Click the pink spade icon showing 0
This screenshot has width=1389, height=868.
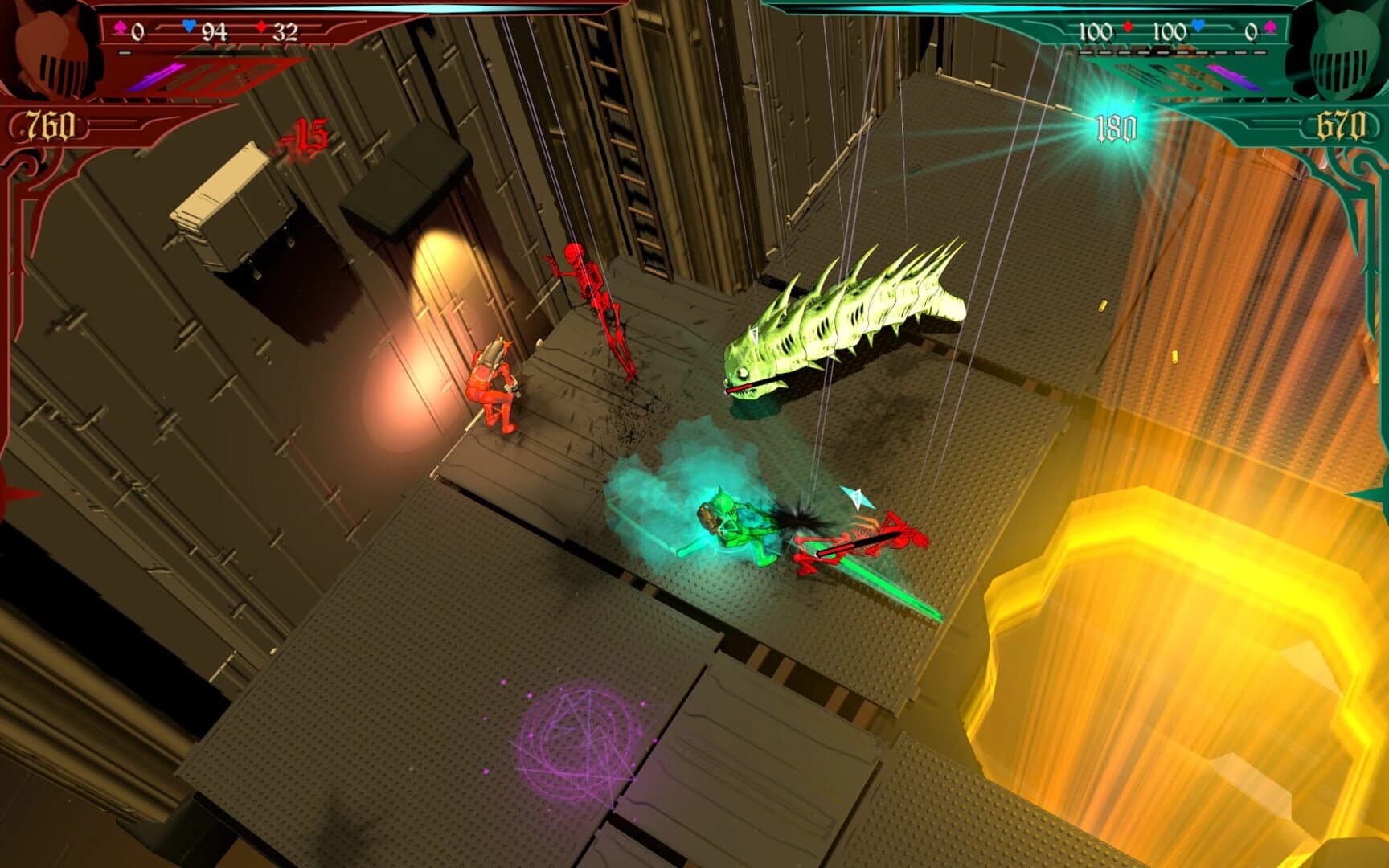(1271, 27)
